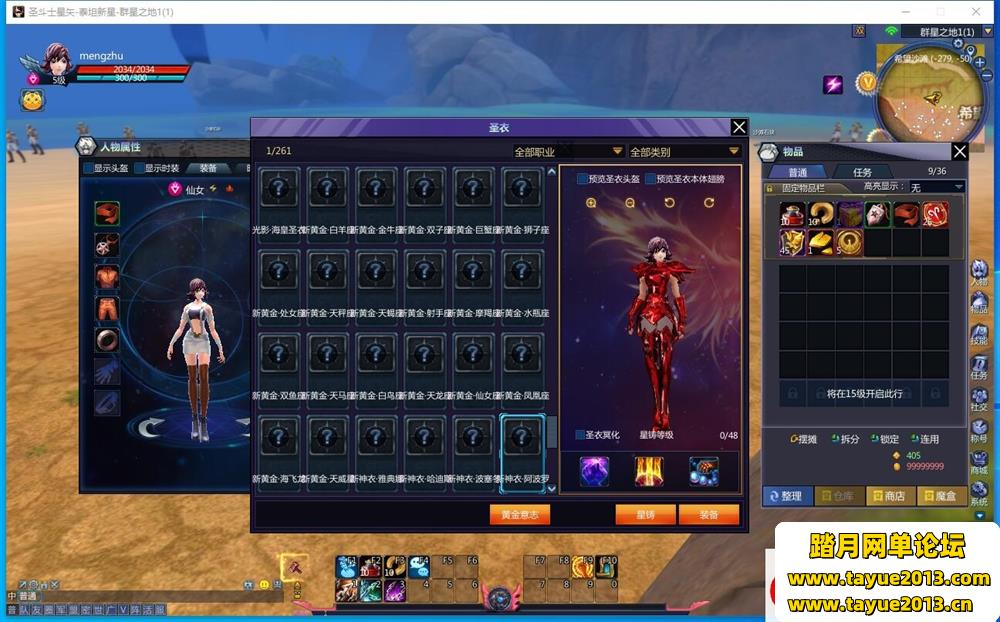Screen dimensions: 1000x622
Task: Click the 黄金意志 button
Action: pos(520,514)
